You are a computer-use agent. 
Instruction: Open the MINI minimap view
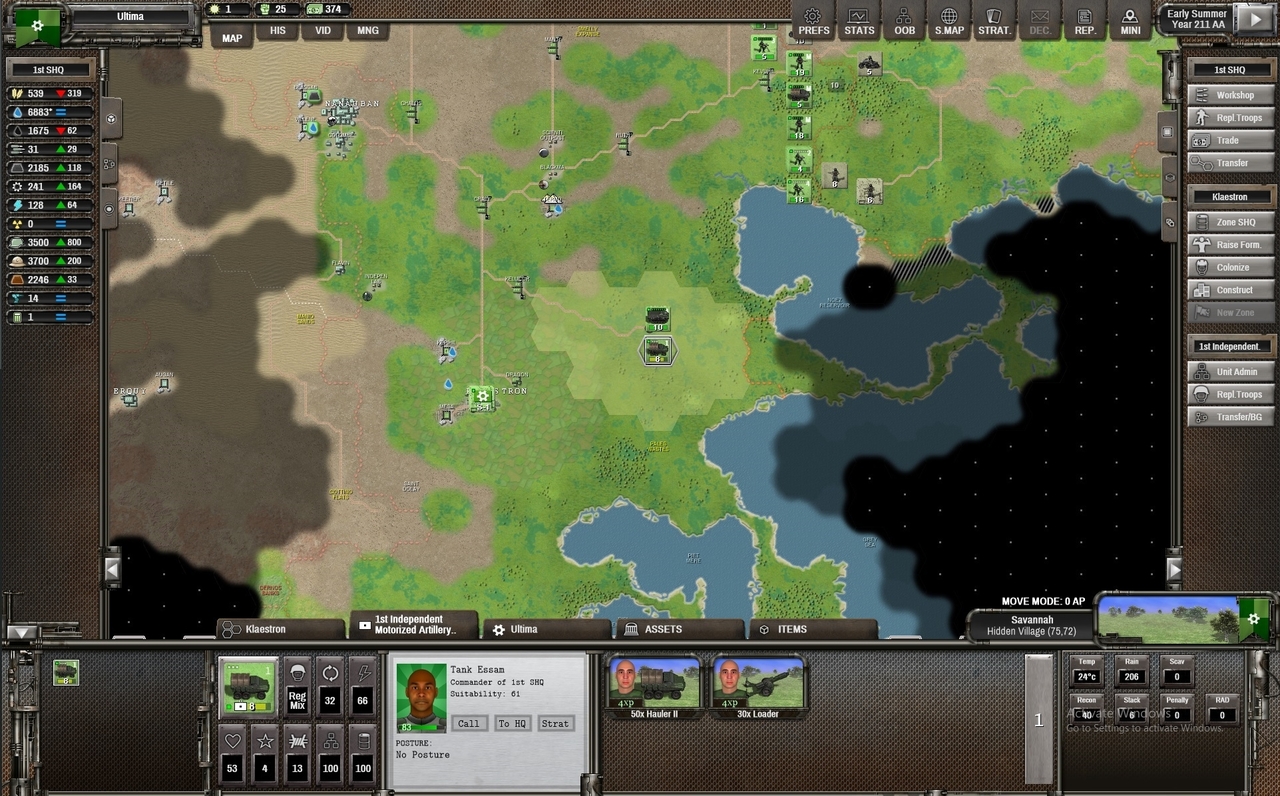coord(1130,20)
